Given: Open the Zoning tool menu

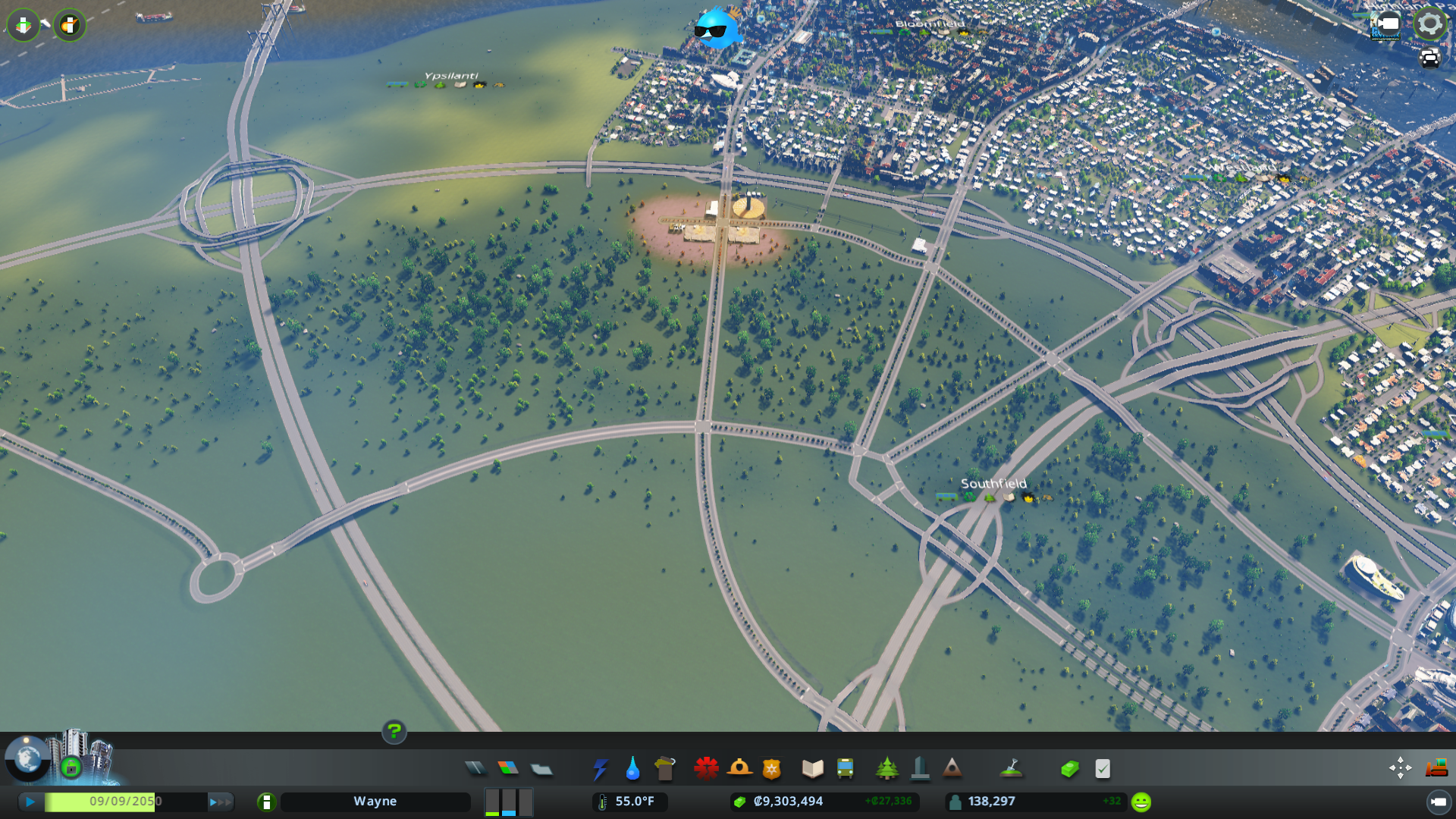Looking at the screenshot, I should pyautogui.click(x=508, y=768).
